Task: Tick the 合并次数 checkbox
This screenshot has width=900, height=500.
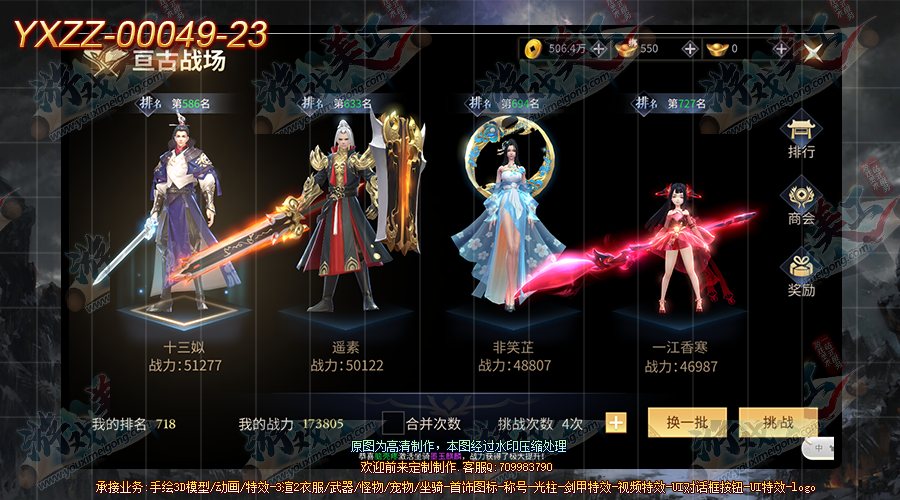Action: [394, 423]
